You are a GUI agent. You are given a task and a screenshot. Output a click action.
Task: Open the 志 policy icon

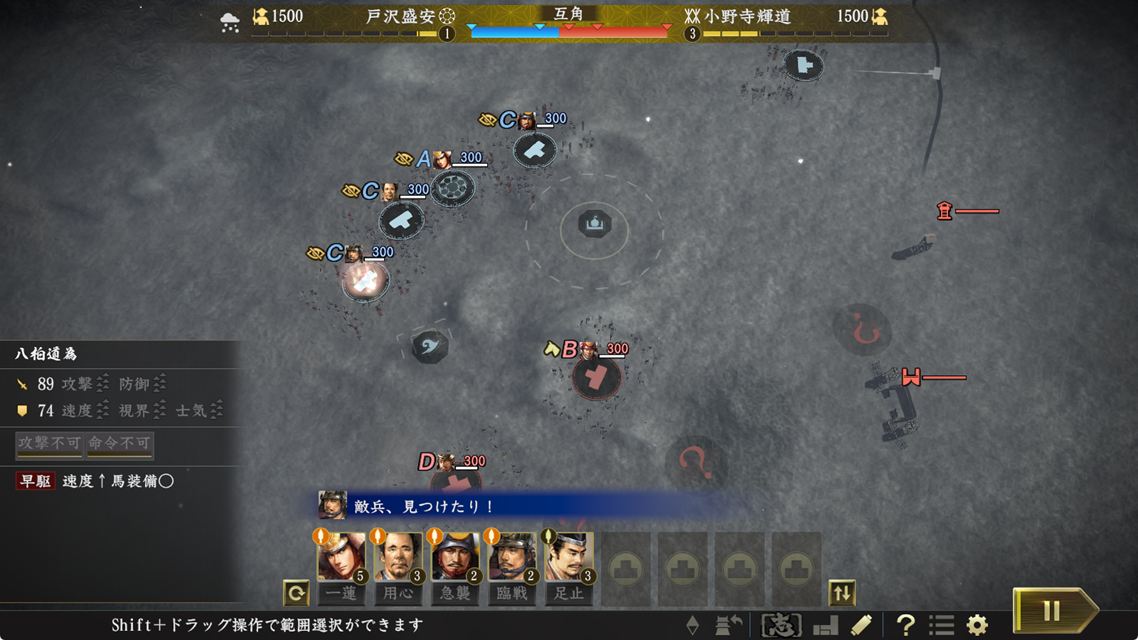tap(781, 626)
